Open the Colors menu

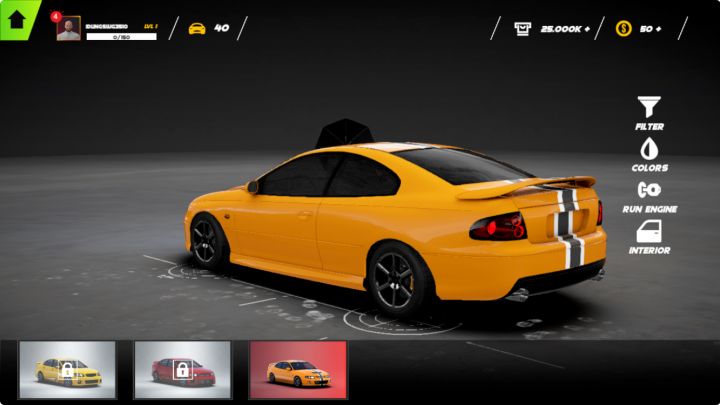tap(649, 154)
